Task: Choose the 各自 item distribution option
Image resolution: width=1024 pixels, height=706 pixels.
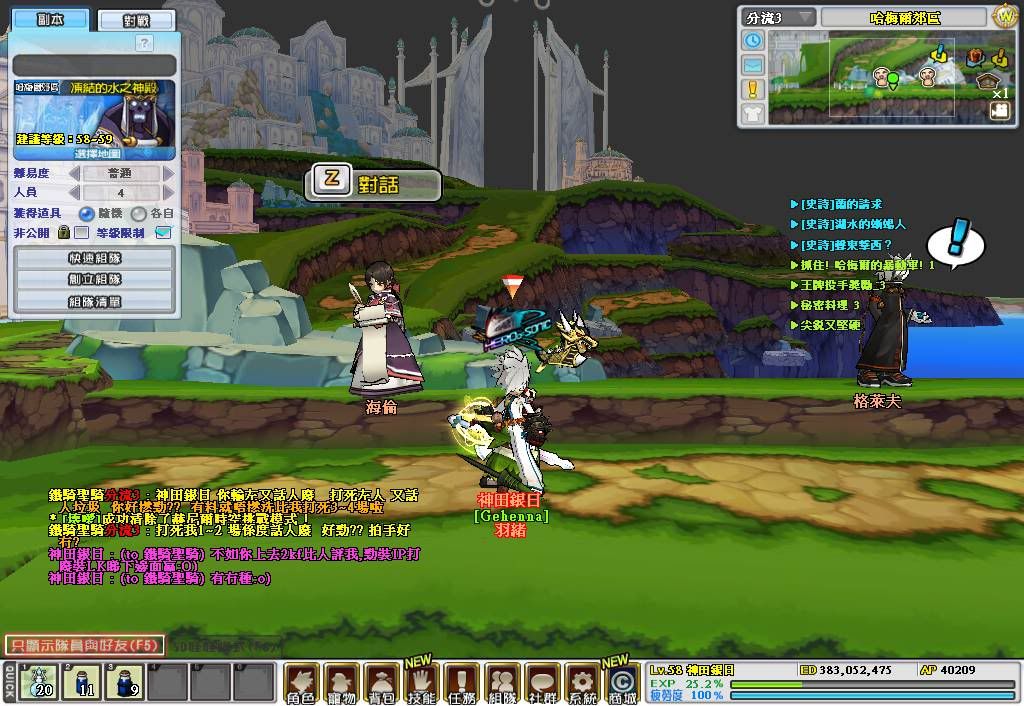Action: [138, 213]
